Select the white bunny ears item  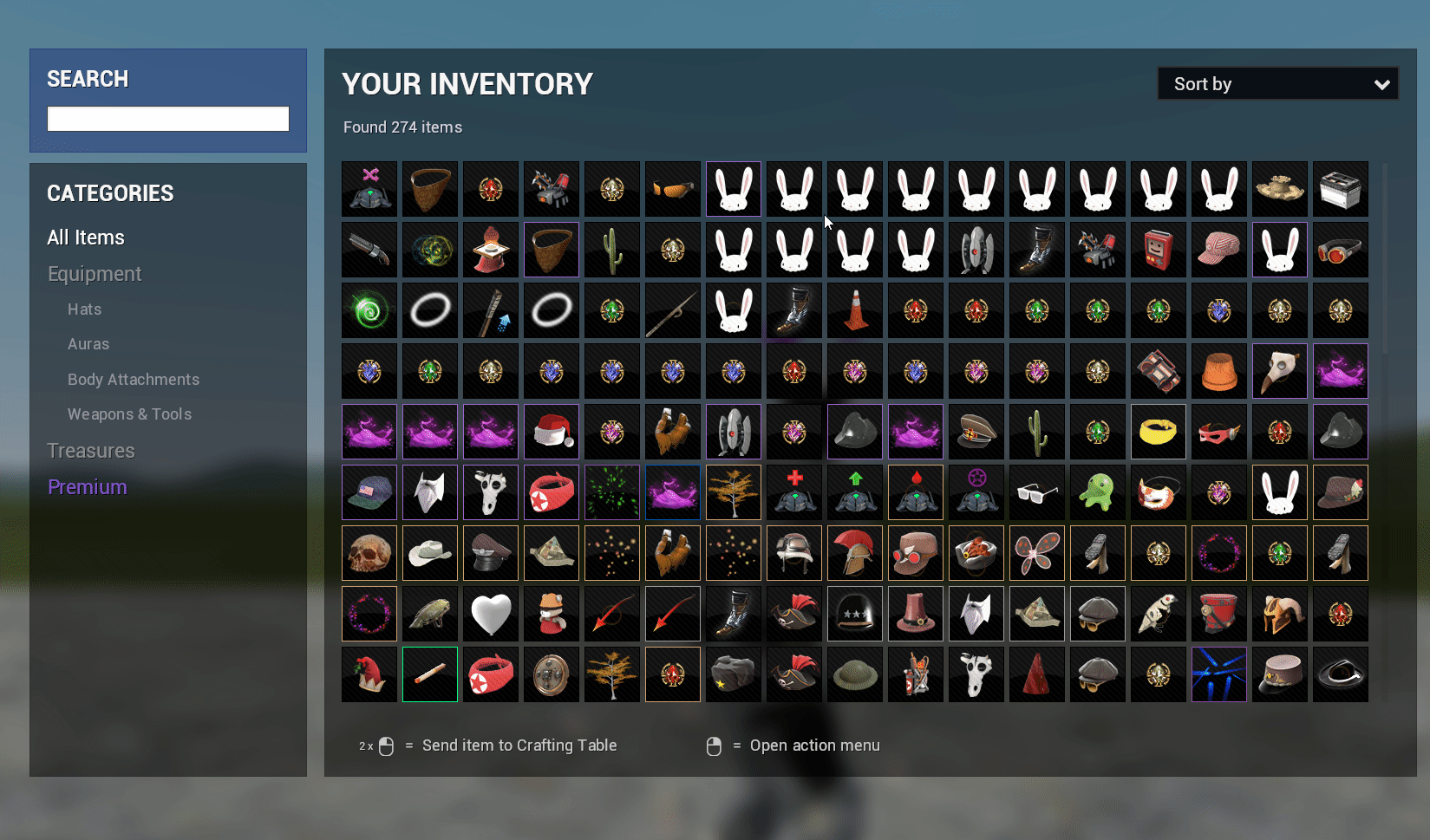(733, 189)
